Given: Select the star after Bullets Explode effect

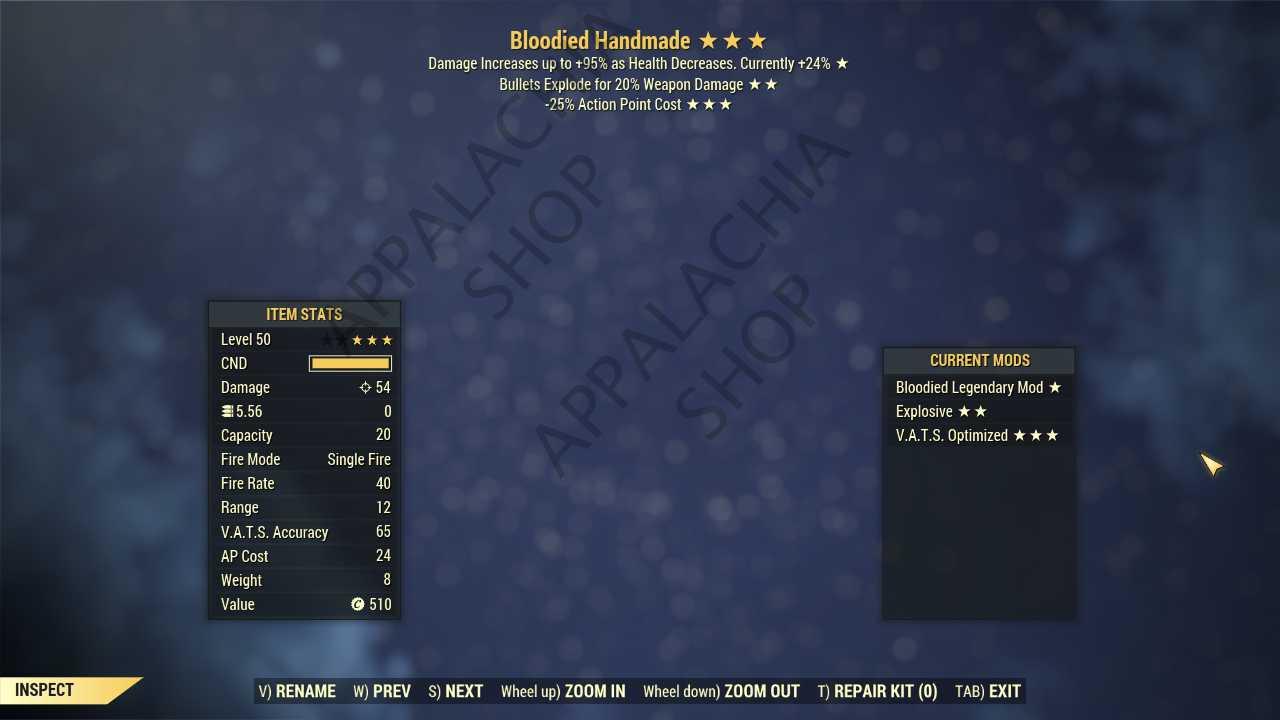Looking at the screenshot, I should click(764, 84).
